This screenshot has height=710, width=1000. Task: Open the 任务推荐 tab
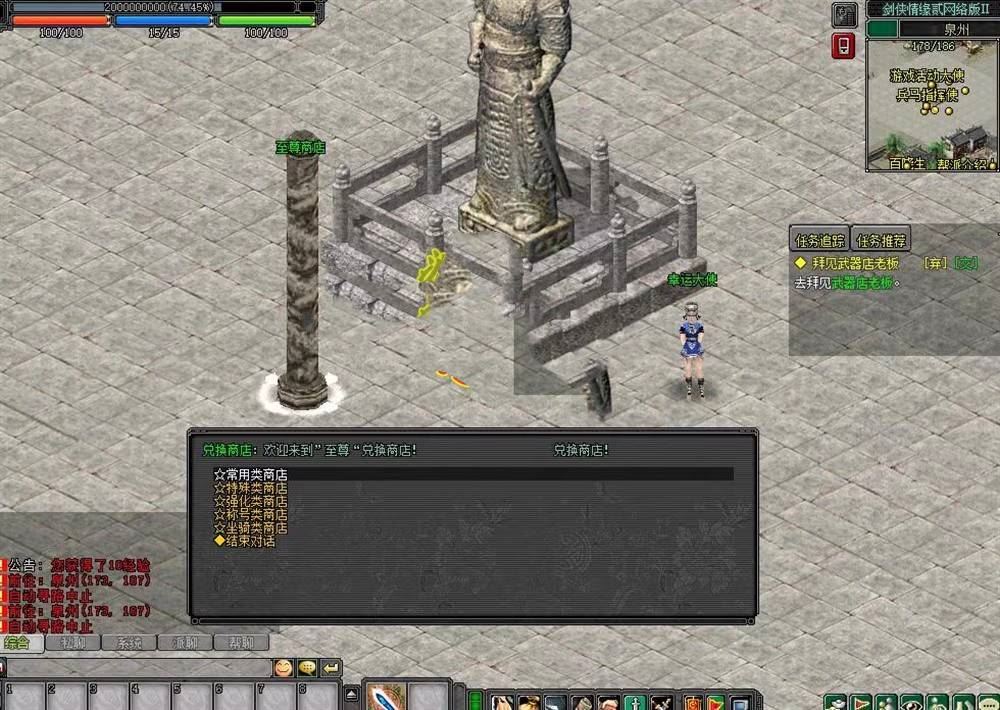click(880, 240)
